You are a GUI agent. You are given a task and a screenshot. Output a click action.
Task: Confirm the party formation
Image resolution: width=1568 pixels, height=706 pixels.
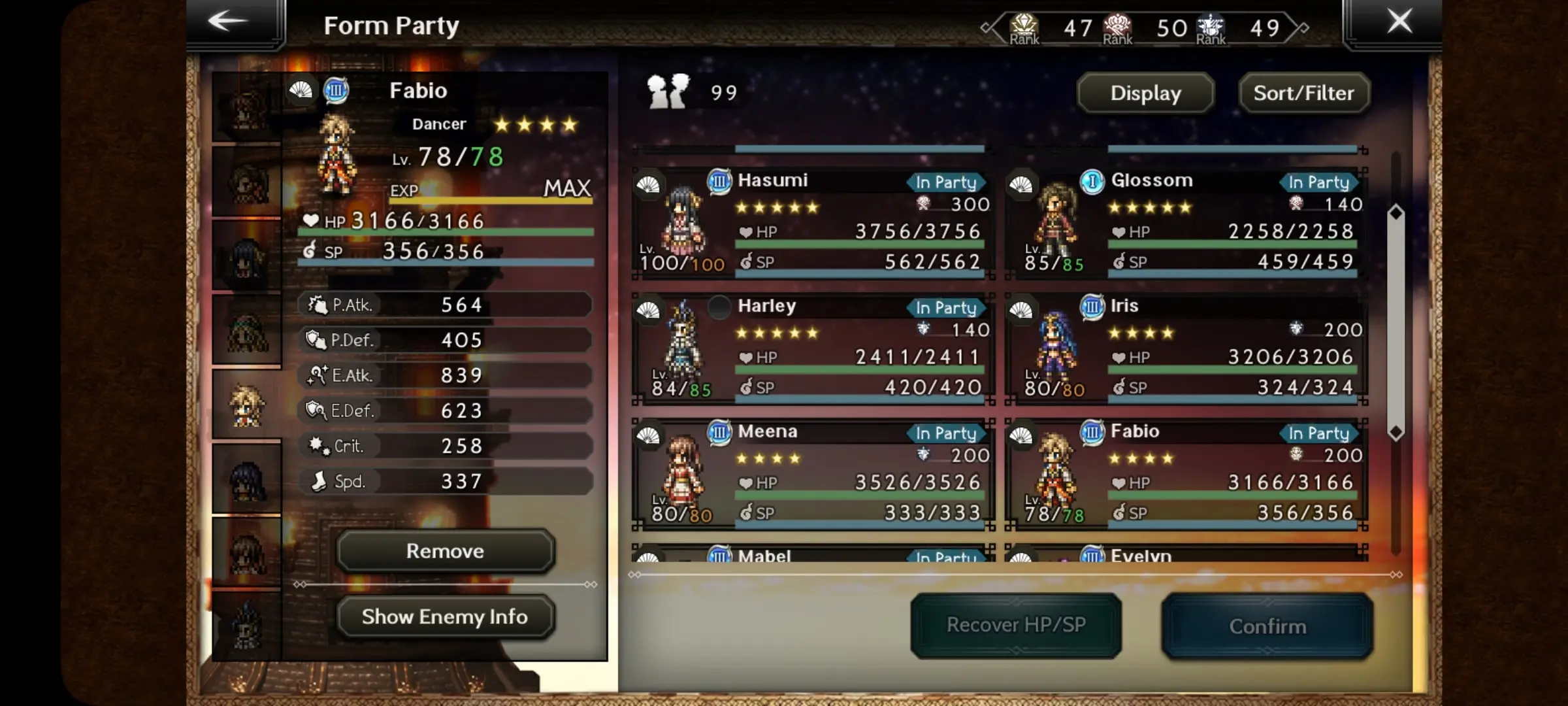1267,626
